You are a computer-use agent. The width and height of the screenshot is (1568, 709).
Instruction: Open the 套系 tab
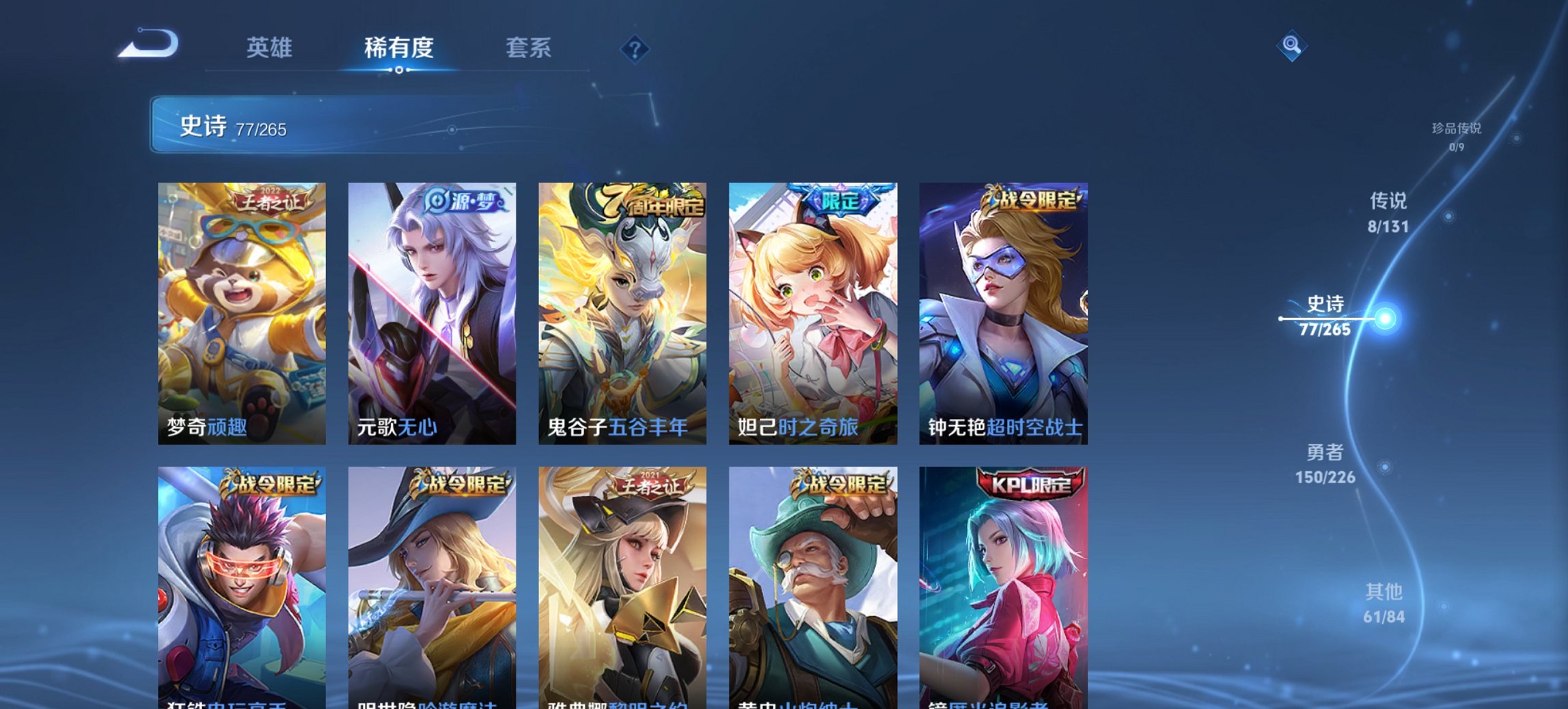(529, 48)
